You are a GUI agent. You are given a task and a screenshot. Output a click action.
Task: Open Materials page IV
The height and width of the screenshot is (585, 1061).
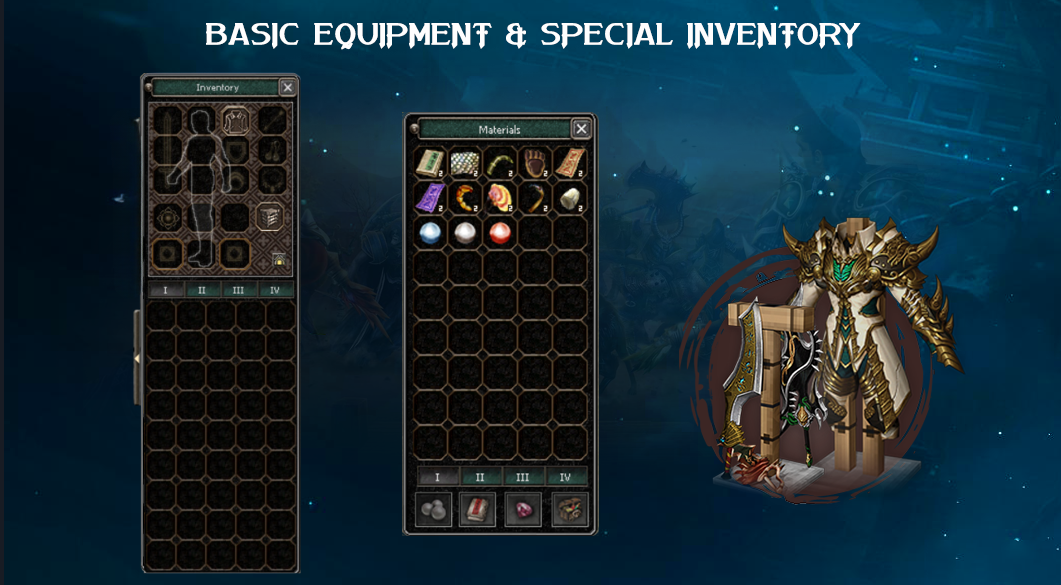coord(567,477)
